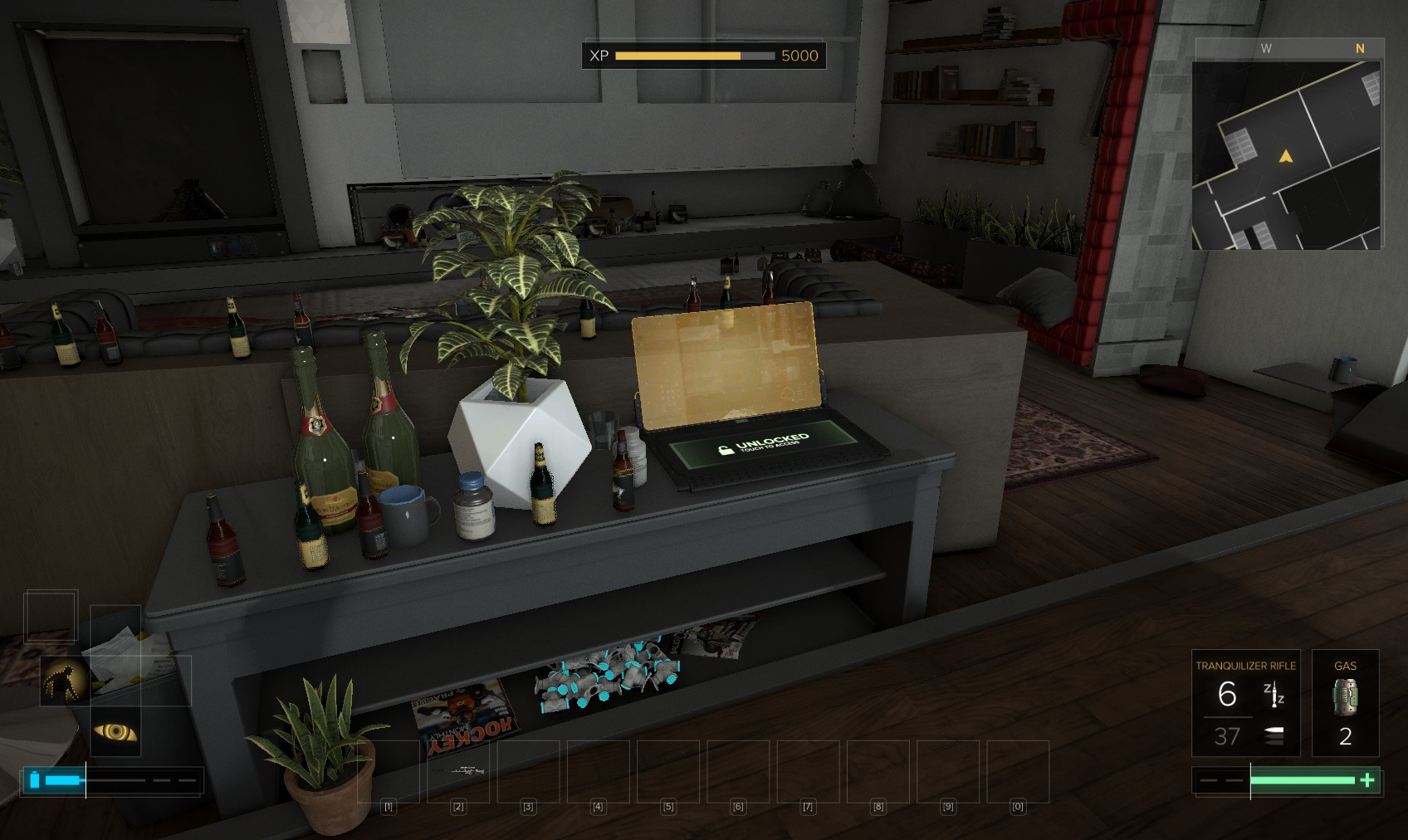Select the Gas grenade icon

click(1345, 696)
